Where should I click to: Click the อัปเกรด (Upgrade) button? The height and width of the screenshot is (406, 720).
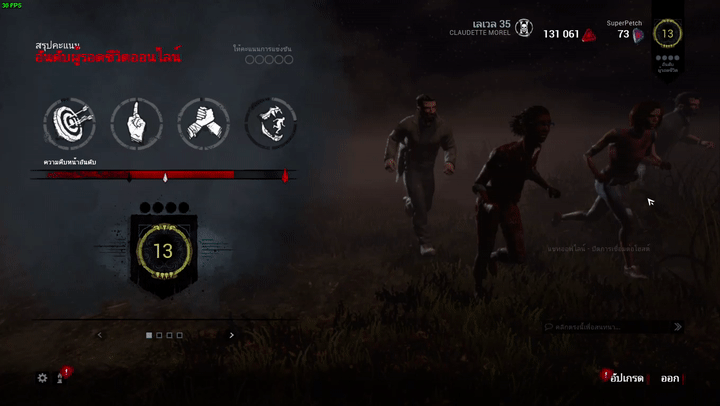pyautogui.click(x=626, y=378)
